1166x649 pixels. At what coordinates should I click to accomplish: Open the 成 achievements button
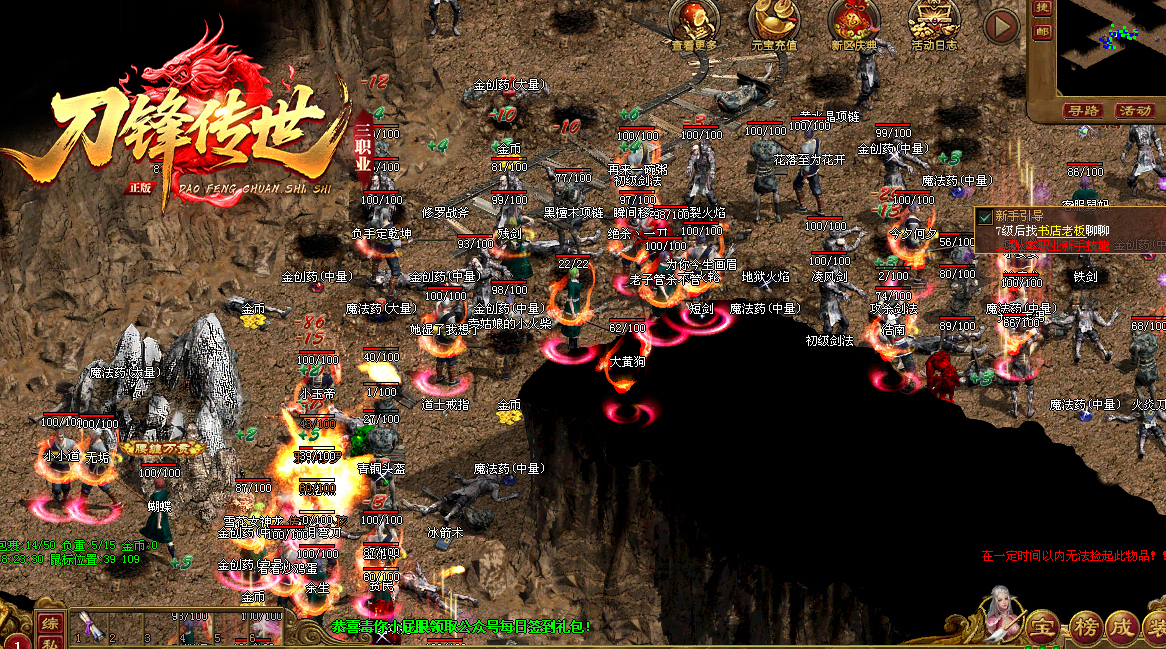point(1123,628)
